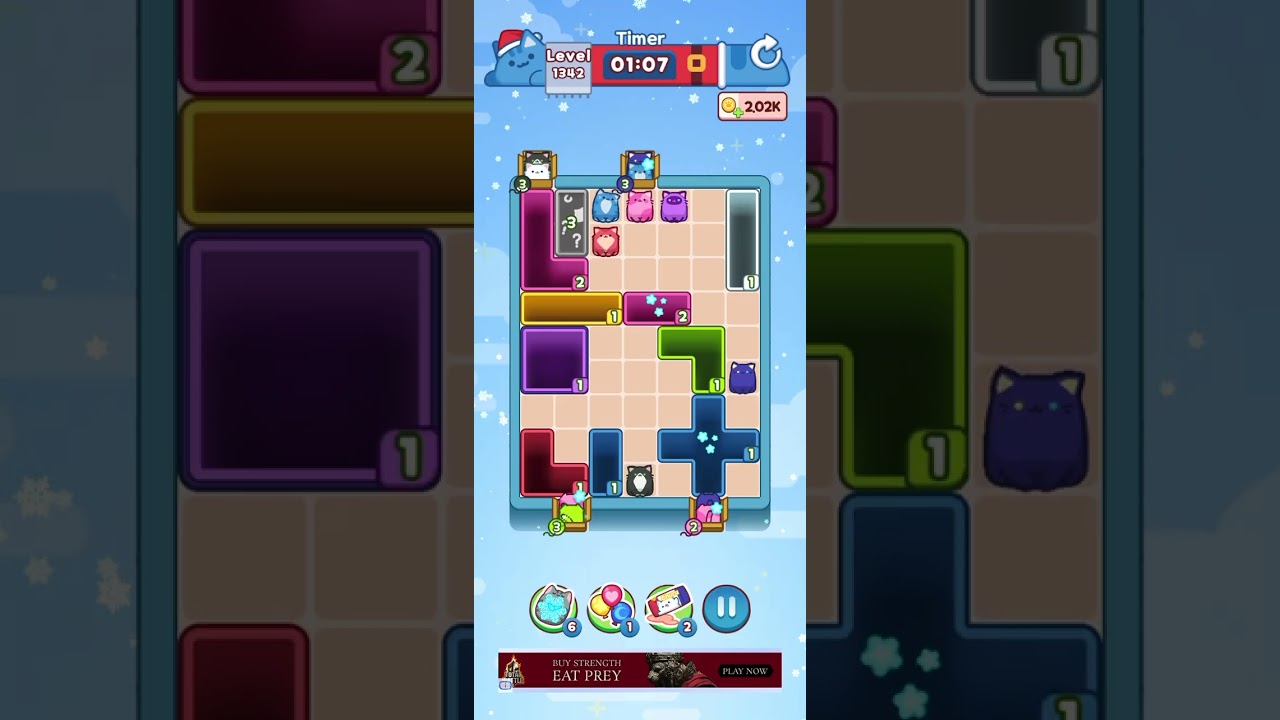1280x720 pixels.
Task: Tap the green cat basket at bottom left
Action: point(571,513)
